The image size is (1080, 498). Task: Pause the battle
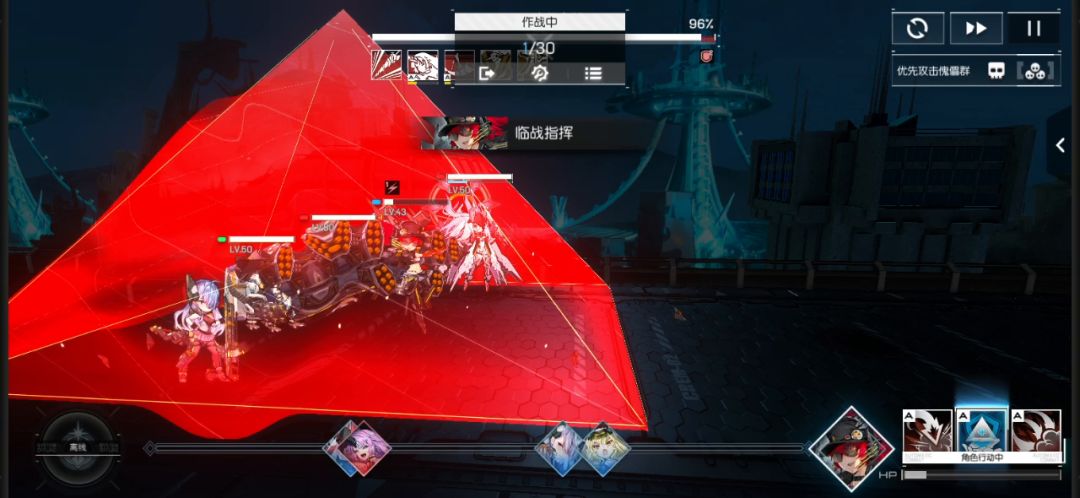tap(1033, 28)
